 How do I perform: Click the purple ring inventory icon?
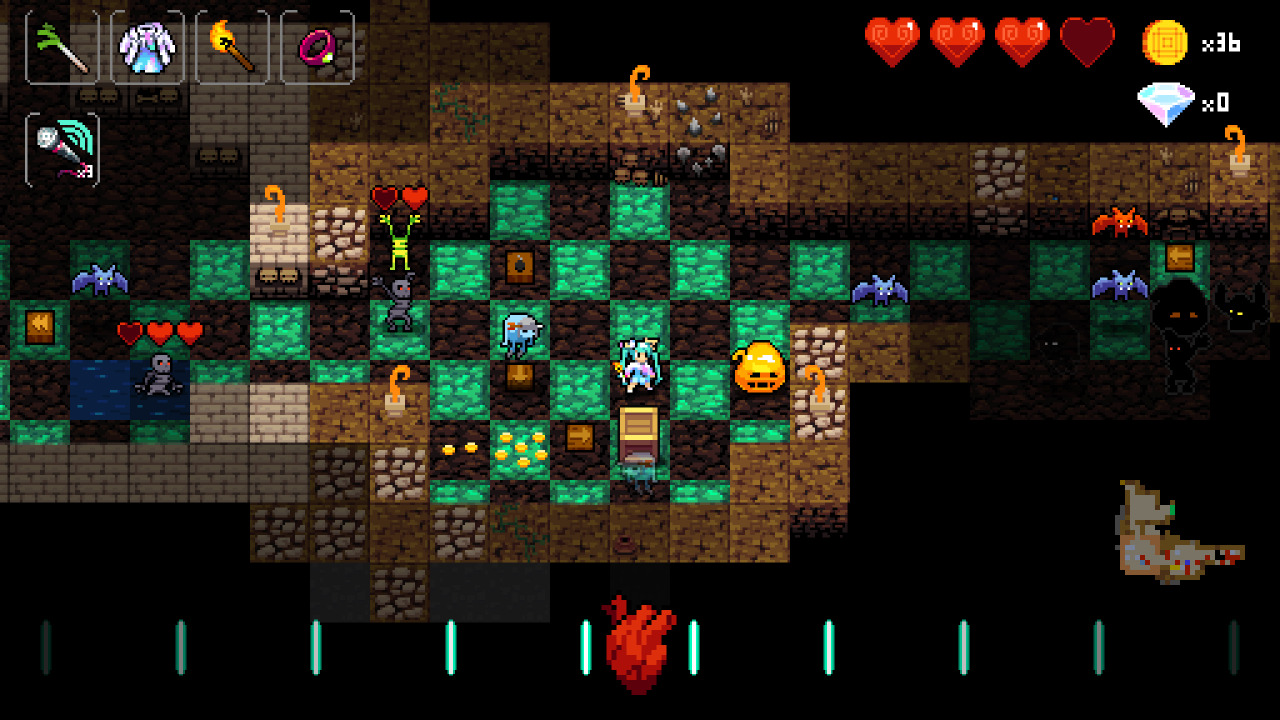click(x=318, y=45)
